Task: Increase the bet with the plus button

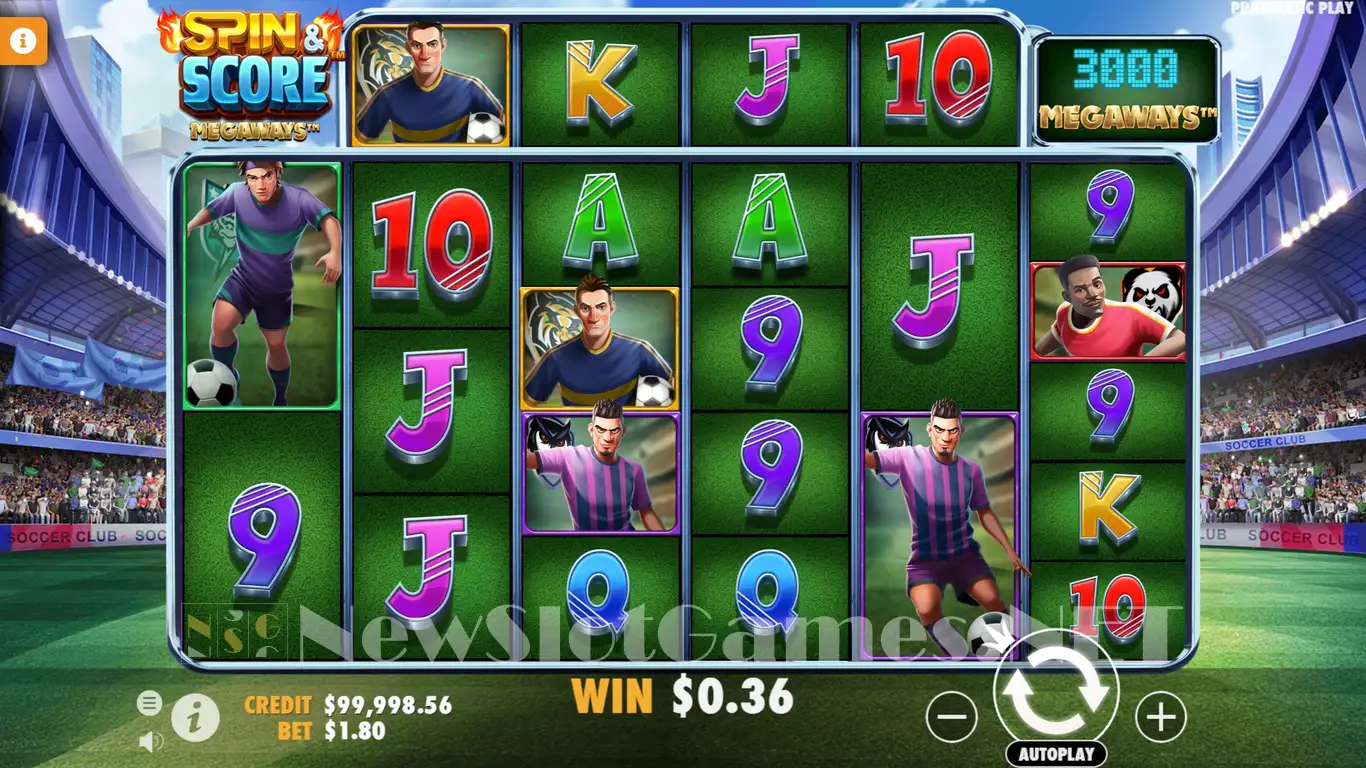Action: click(x=1161, y=717)
